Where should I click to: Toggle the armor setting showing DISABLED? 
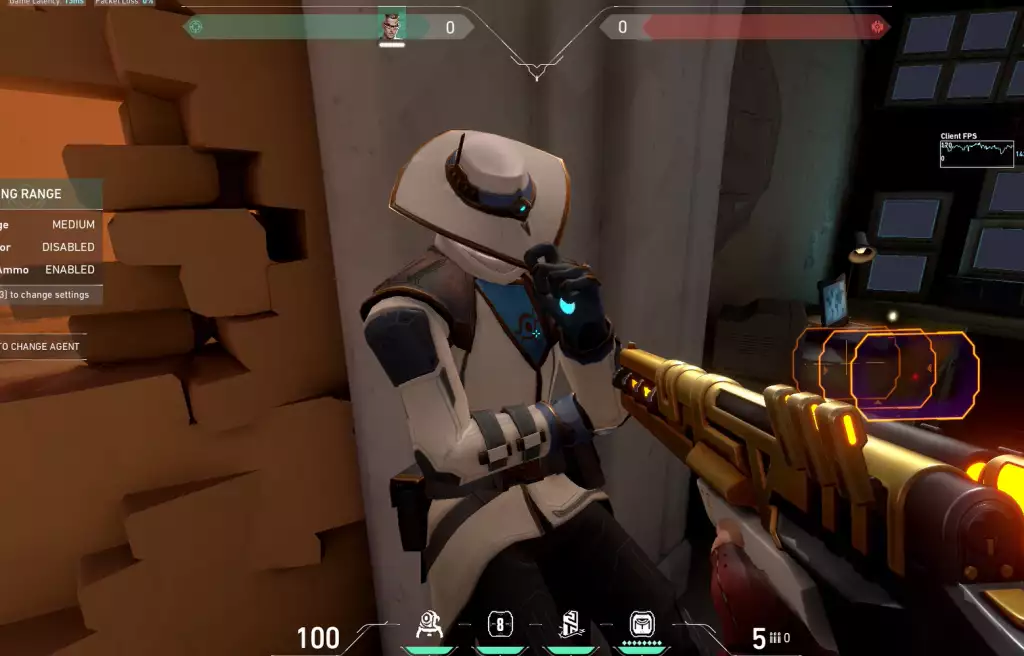[x=68, y=247]
